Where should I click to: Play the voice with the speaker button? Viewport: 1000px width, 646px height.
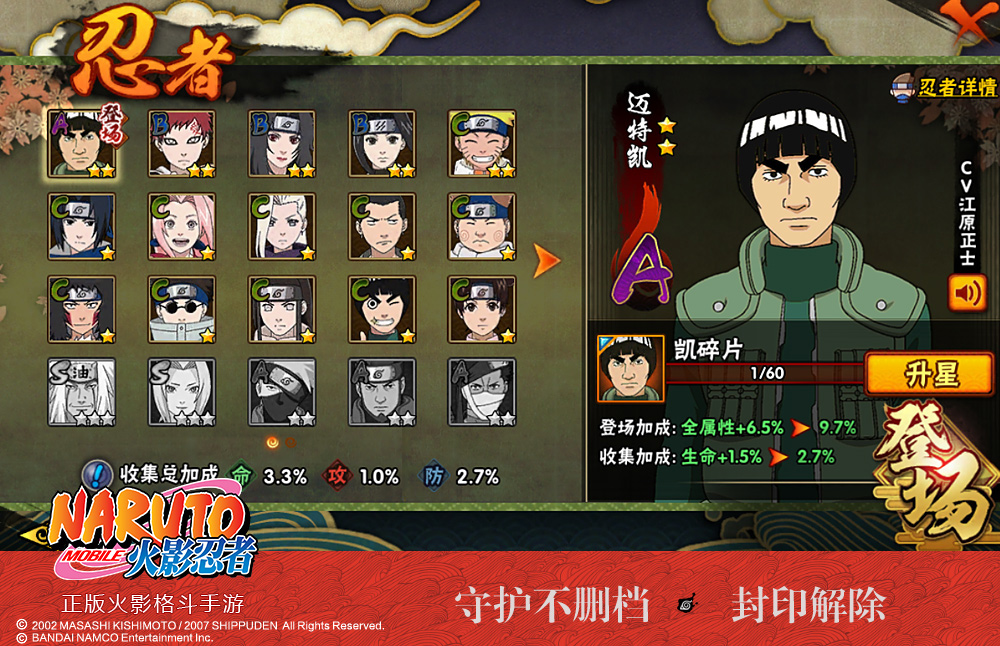point(966,293)
